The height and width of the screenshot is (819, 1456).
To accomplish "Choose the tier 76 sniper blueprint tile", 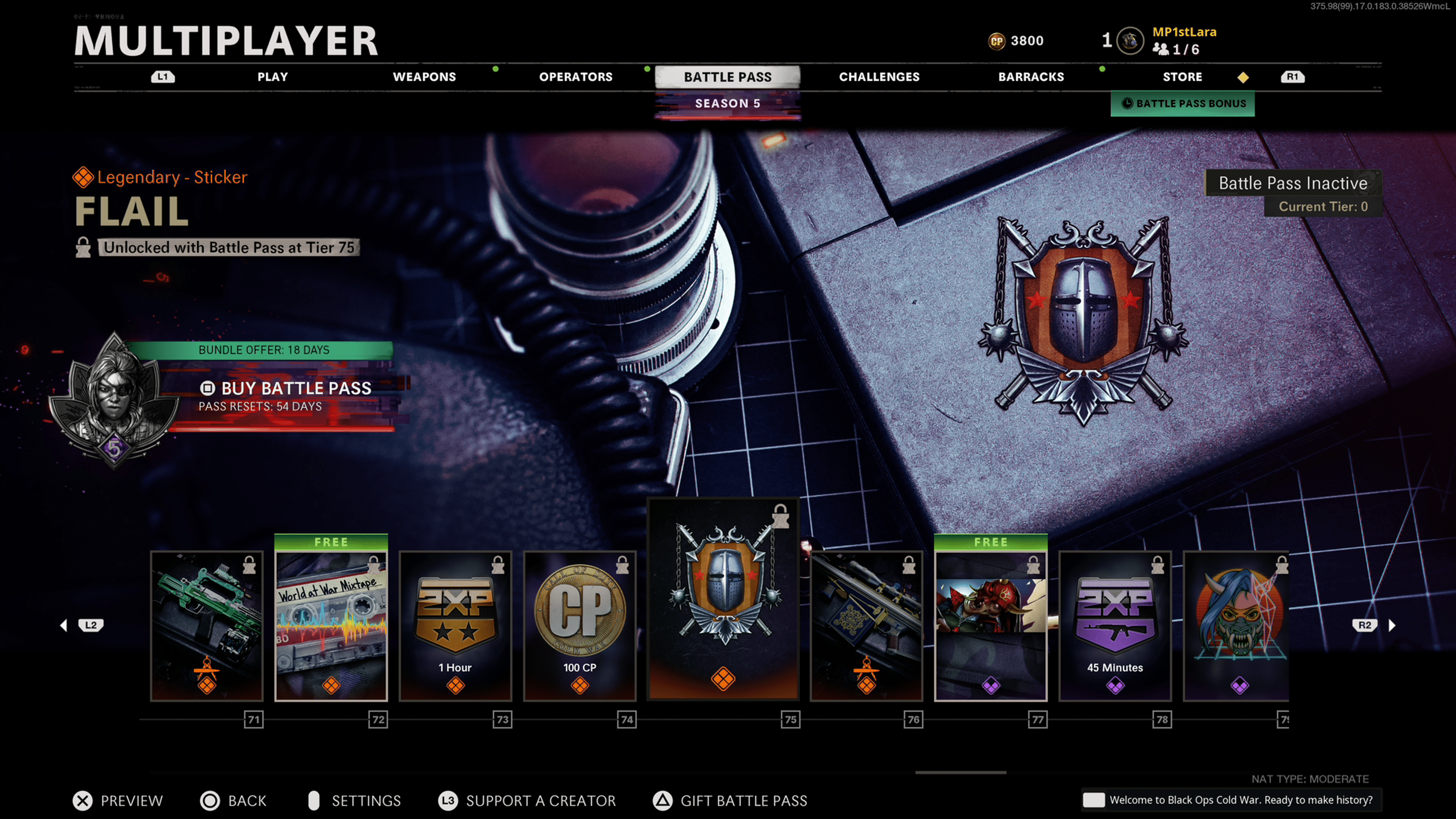I will pyautogui.click(x=866, y=626).
